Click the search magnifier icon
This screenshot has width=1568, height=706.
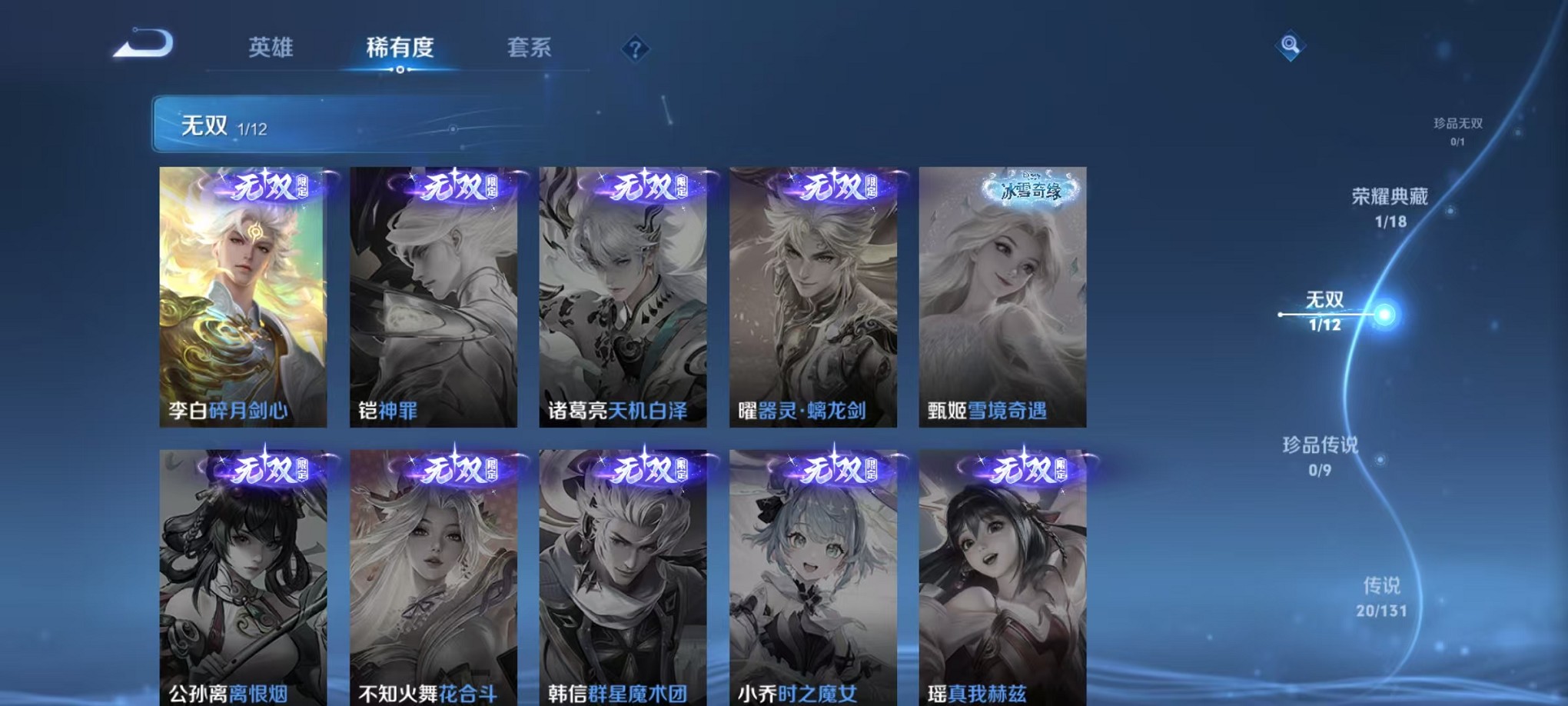[x=1291, y=45]
